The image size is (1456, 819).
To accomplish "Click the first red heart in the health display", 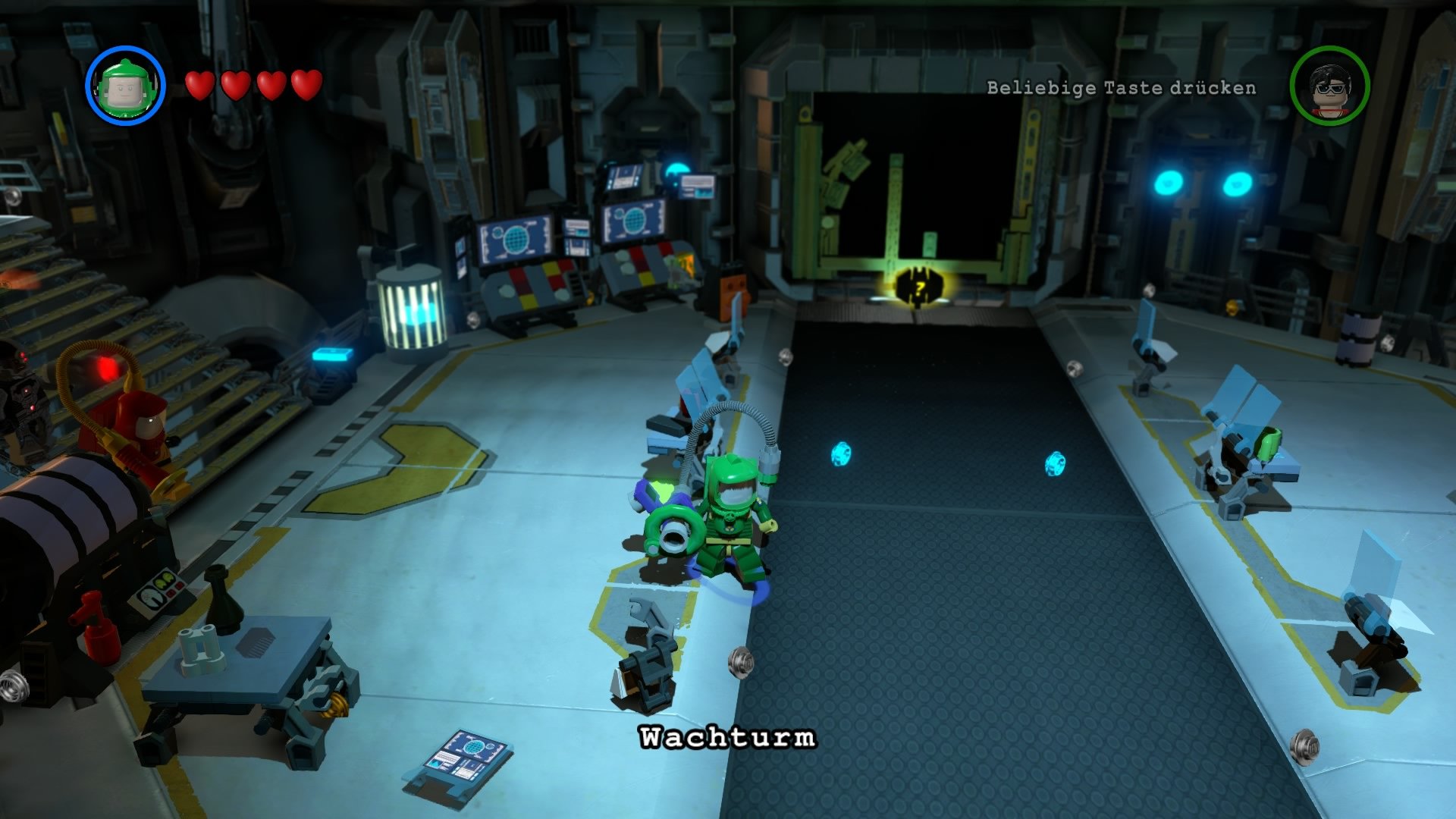I will pos(199,85).
